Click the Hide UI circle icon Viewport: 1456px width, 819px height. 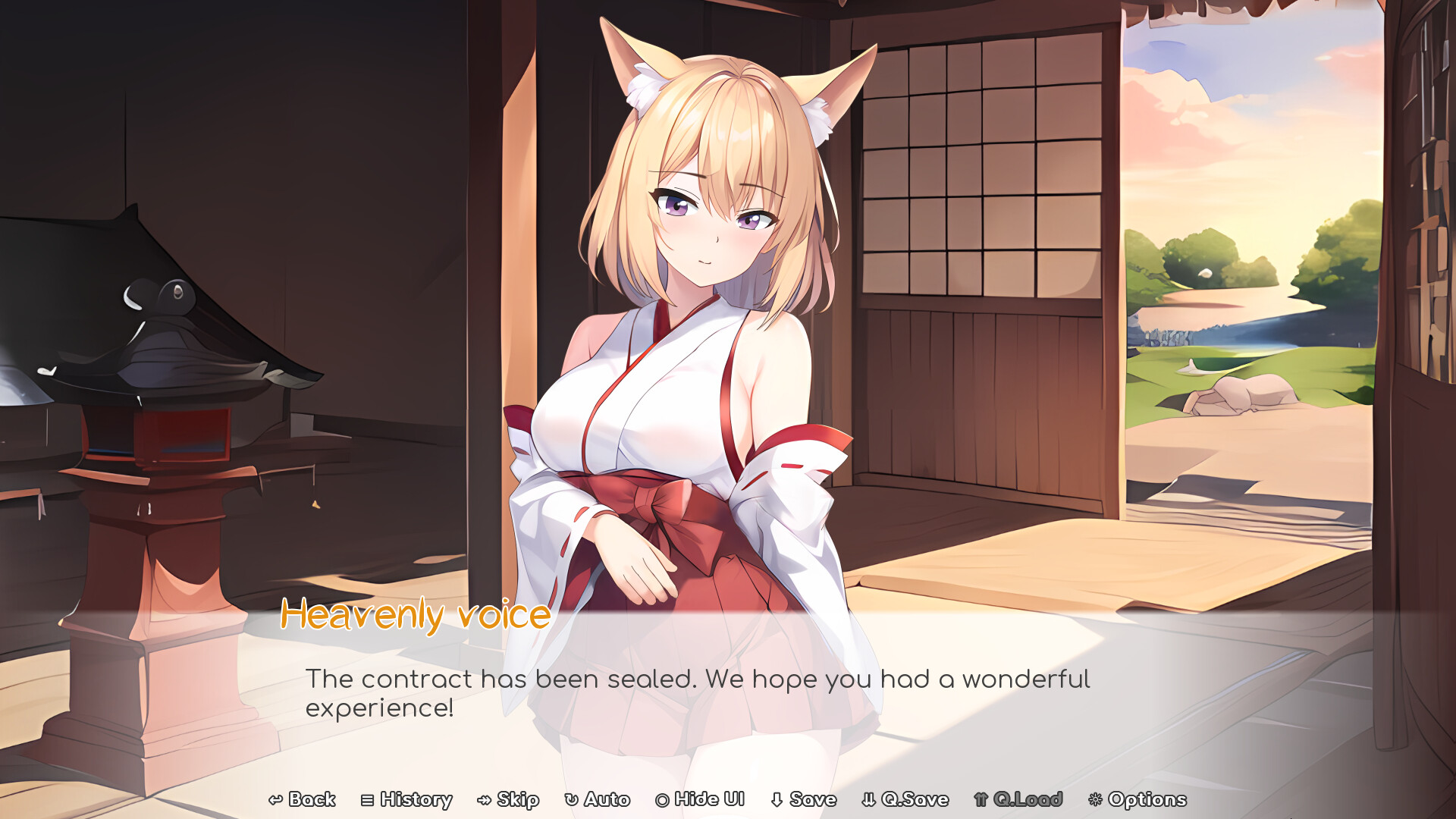661,799
